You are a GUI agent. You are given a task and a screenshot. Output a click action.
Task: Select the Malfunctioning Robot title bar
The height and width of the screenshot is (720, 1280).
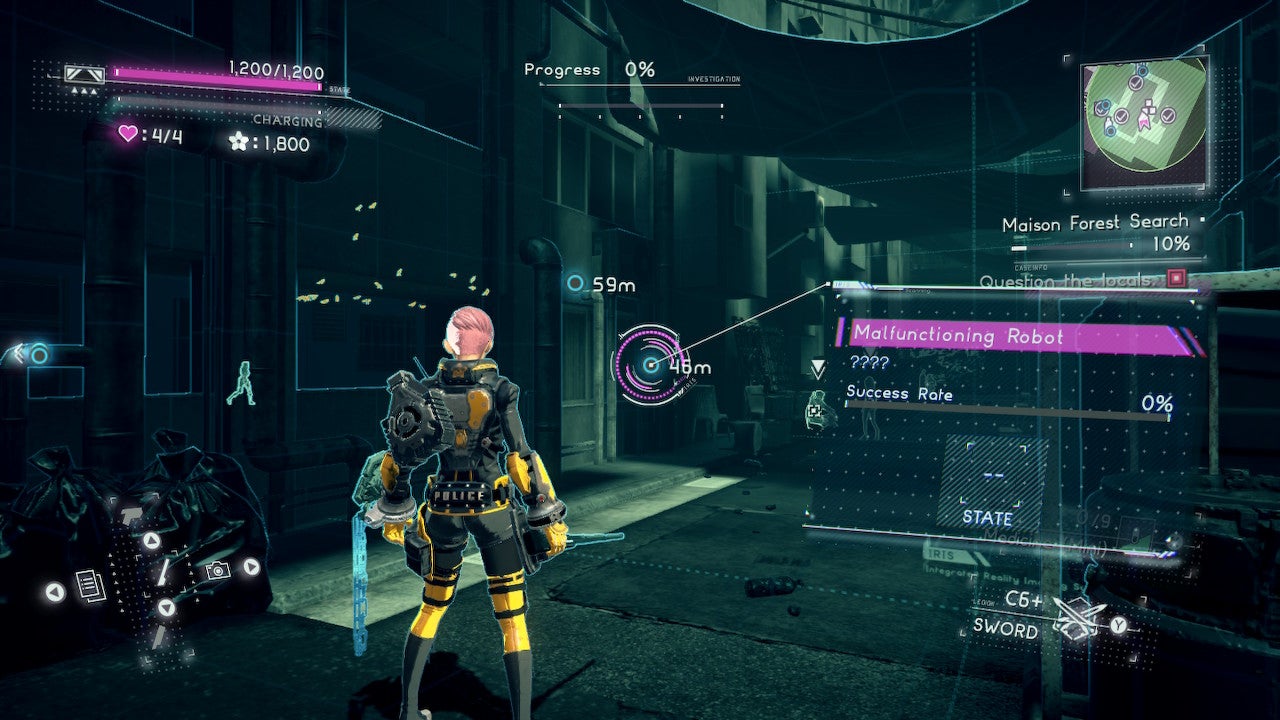1014,337
